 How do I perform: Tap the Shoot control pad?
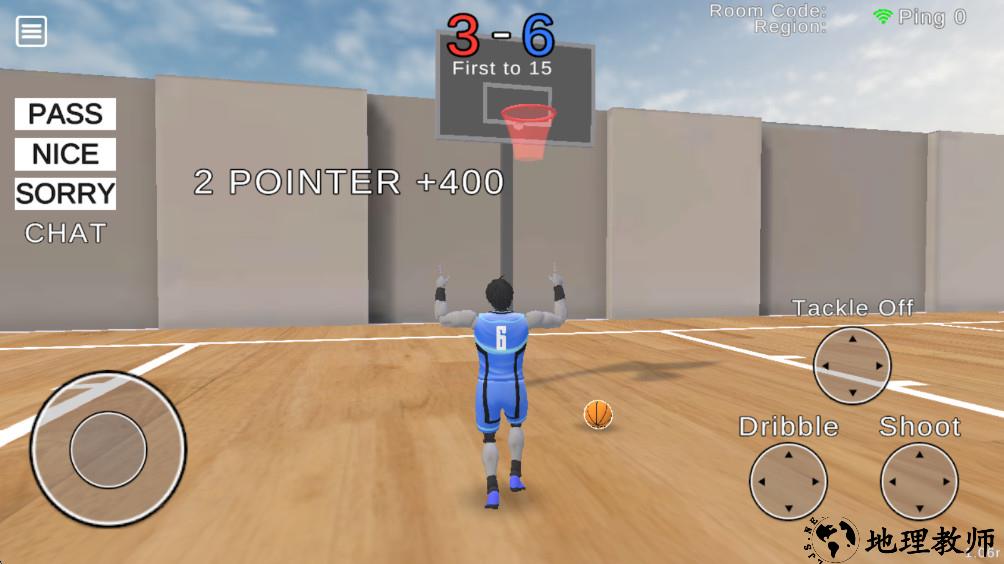pyautogui.click(x=919, y=481)
